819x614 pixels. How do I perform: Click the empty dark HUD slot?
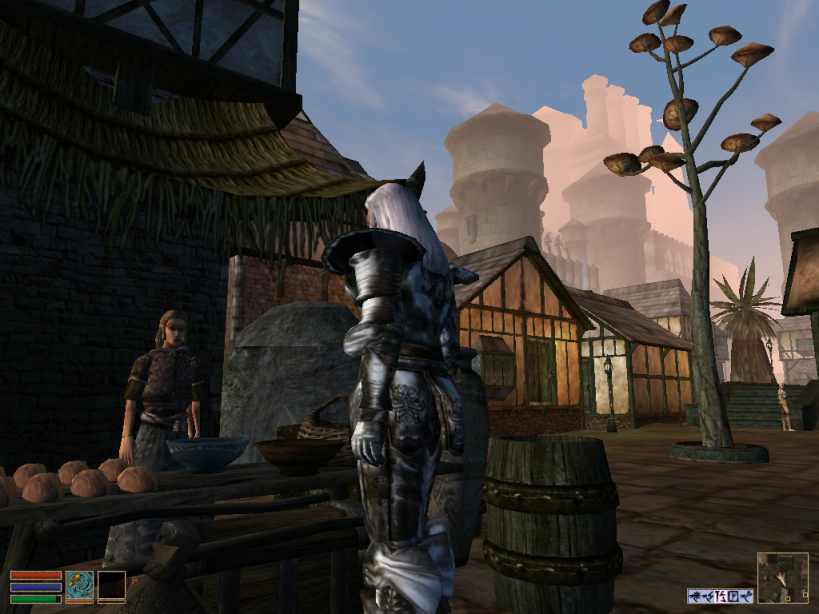coord(111,586)
